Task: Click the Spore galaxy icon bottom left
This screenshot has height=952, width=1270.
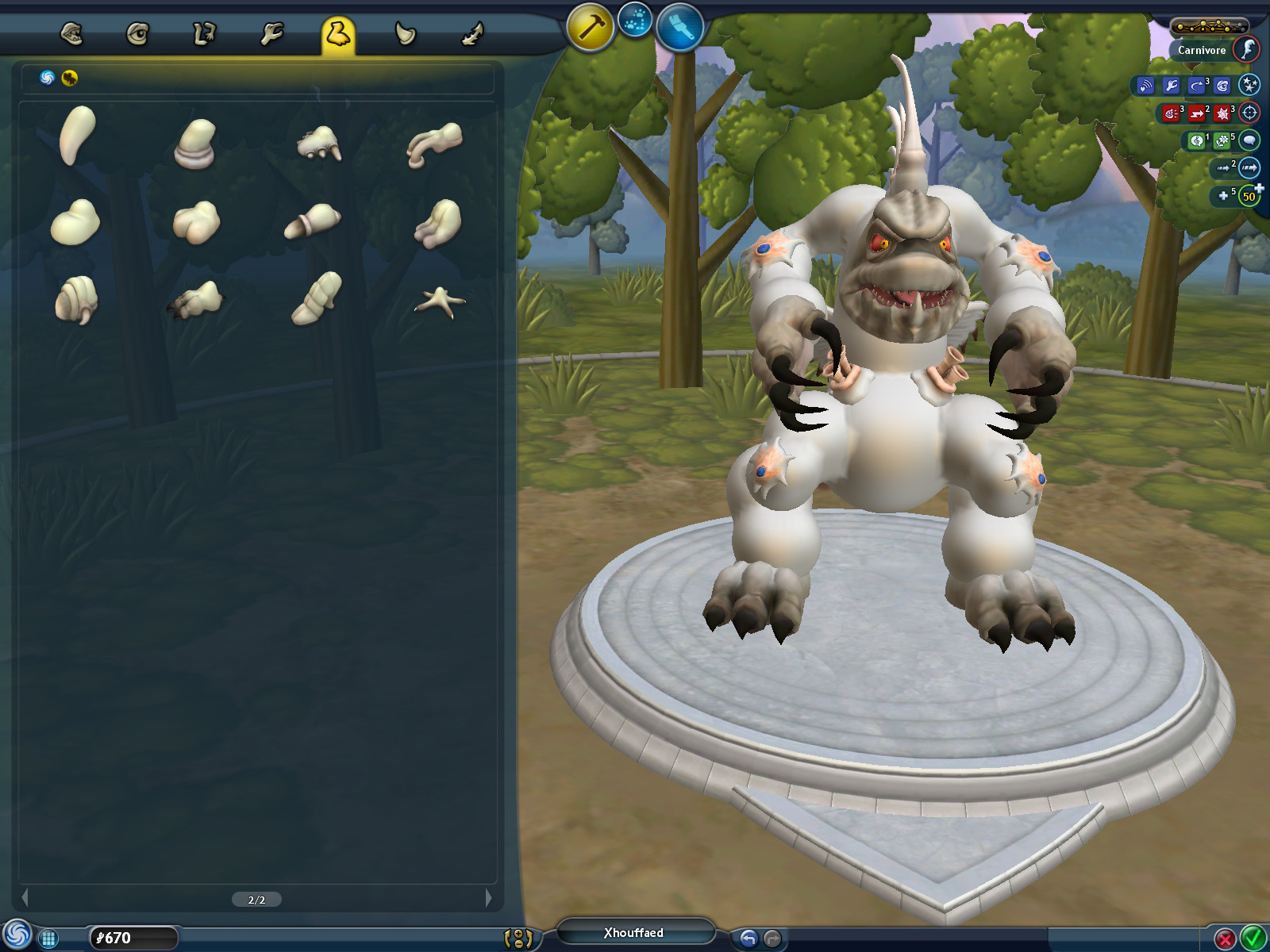Action: (x=17, y=934)
